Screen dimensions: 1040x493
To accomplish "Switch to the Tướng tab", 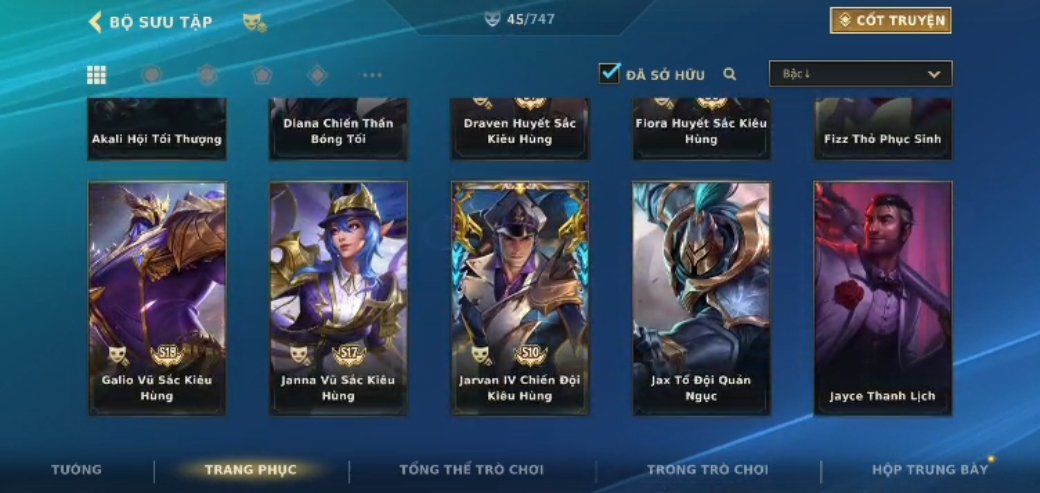I will click(x=76, y=470).
